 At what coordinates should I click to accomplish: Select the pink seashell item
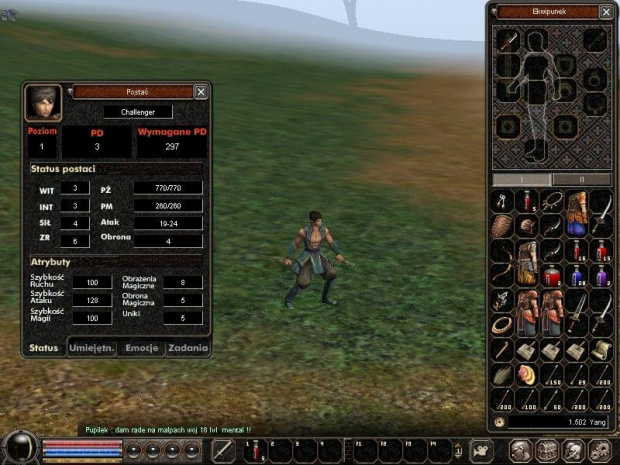[x=528, y=372]
